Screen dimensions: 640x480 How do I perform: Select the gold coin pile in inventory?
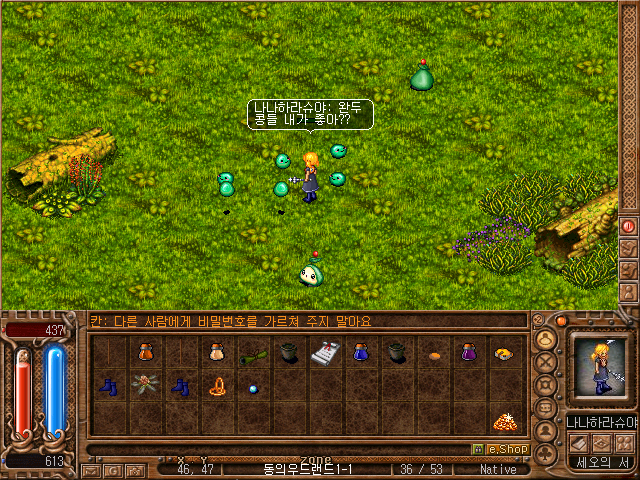coord(504,420)
